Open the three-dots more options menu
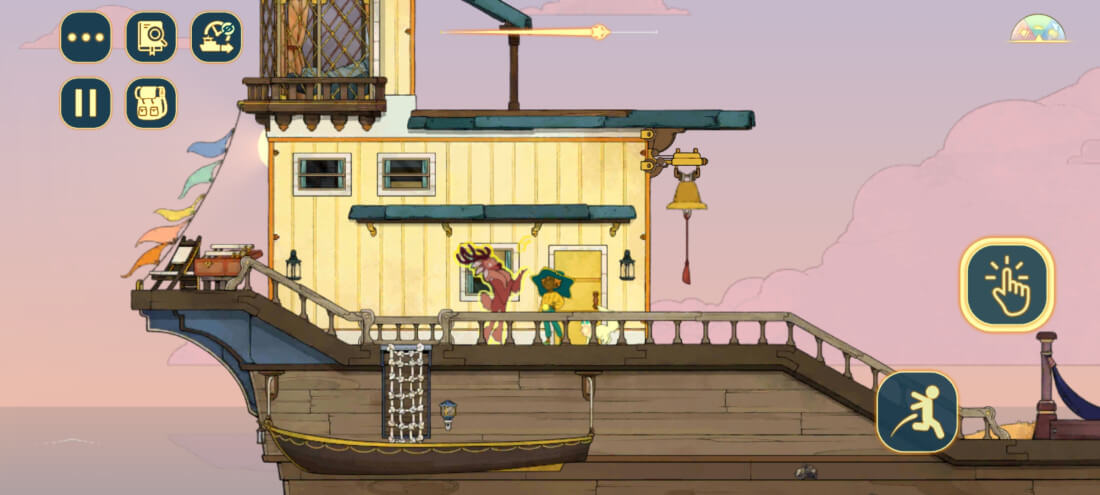The height and width of the screenshot is (495, 1100). point(86,38)
